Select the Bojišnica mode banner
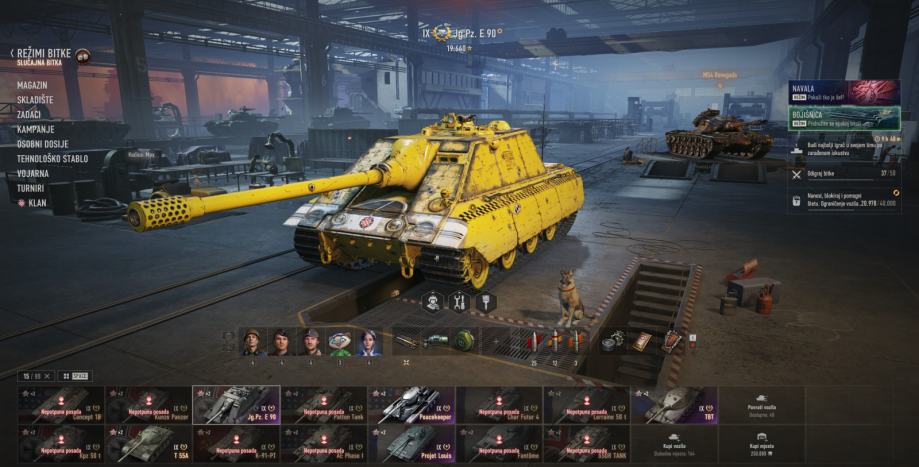This screenshot has height=467, width=919. tap(843, 118)
